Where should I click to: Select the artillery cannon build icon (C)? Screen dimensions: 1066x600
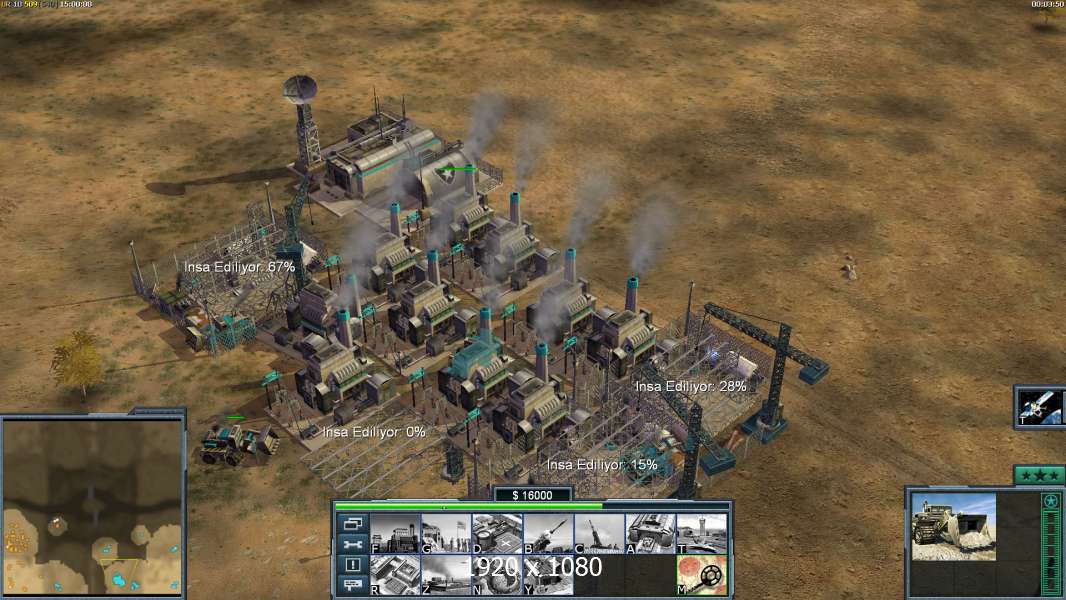pos(599,533)
